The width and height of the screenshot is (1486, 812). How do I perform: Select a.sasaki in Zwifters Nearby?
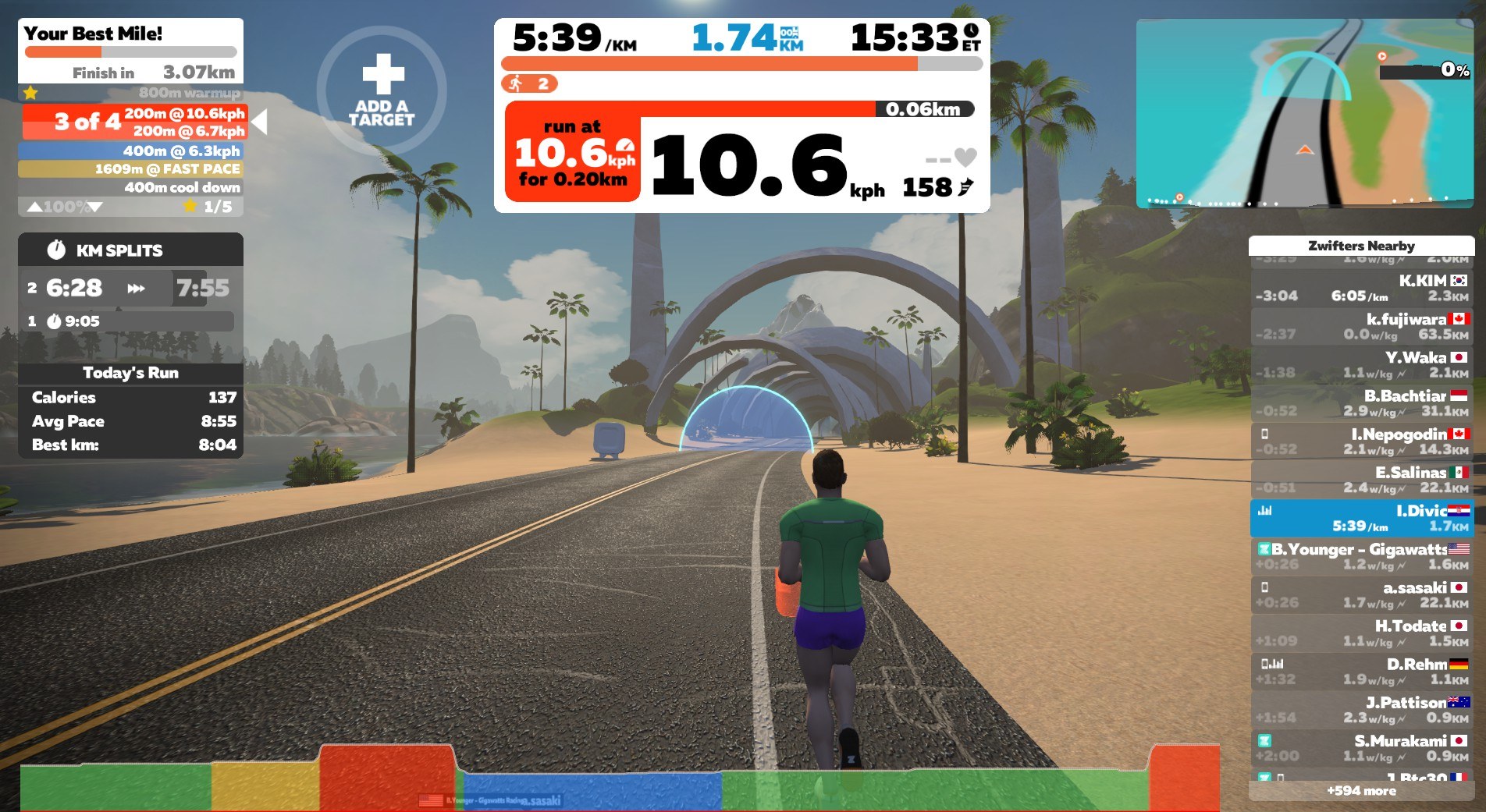click(1361, 594)
